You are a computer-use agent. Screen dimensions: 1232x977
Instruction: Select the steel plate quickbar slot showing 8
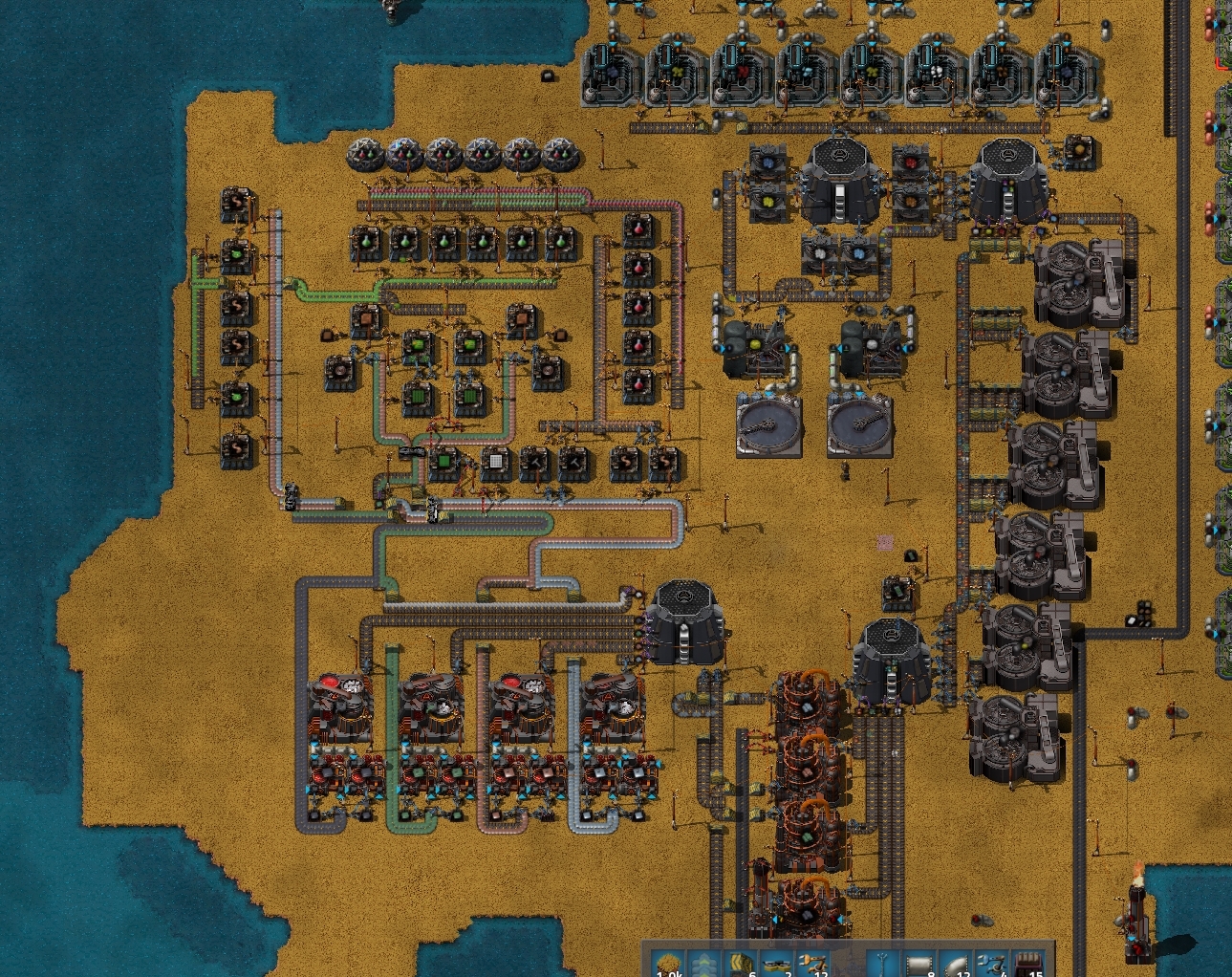point(920,964)
